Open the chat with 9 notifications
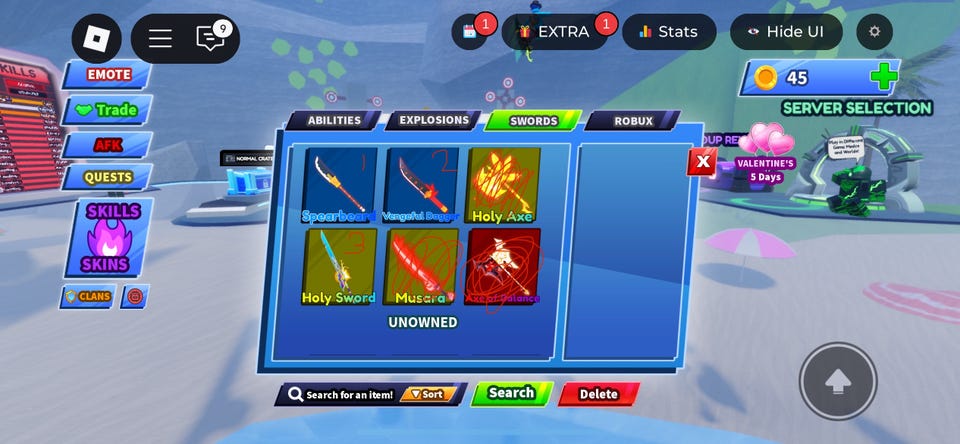Screen dimensions: 960x444 pyautogui.click(x=211, y=38)
